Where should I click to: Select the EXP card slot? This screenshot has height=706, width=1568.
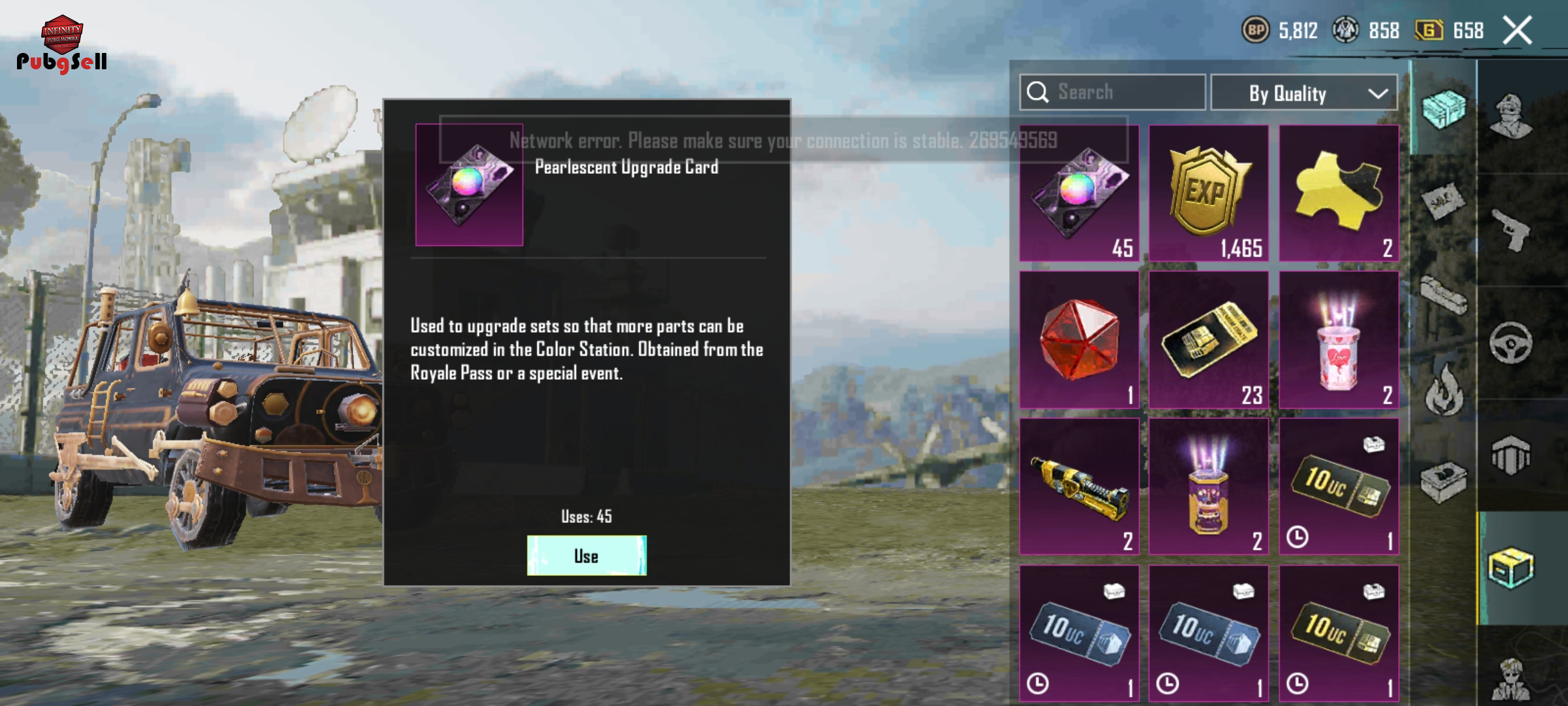pyautogui.click(x=1209, y=193)
